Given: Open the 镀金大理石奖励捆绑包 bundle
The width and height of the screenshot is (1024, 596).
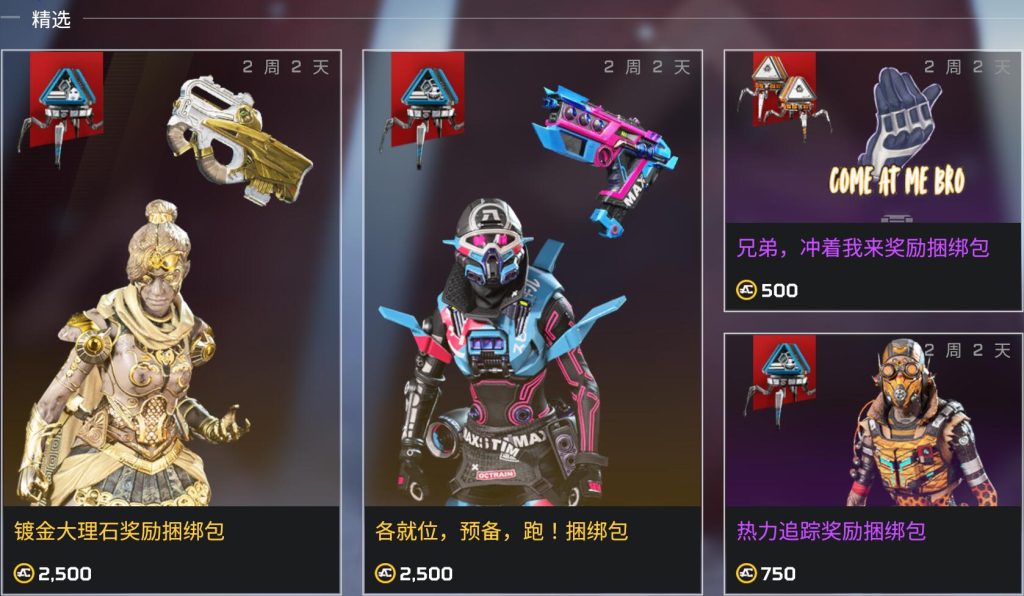Looking at the screenshot, I should click(171, 320).
